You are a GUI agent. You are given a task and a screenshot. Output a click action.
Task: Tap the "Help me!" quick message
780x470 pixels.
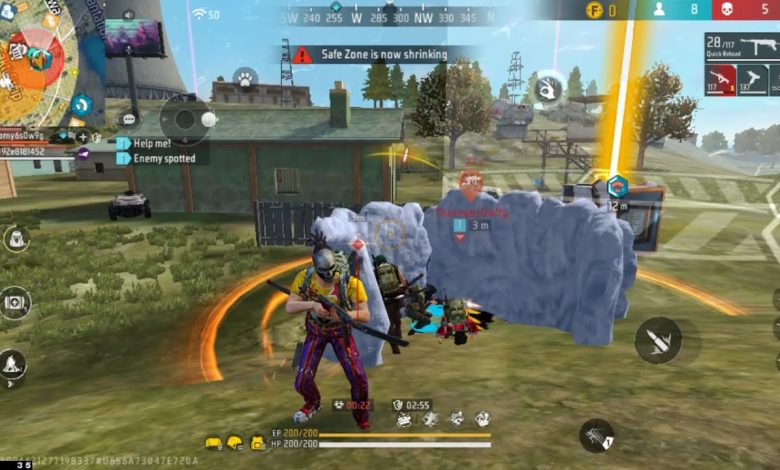154,143
